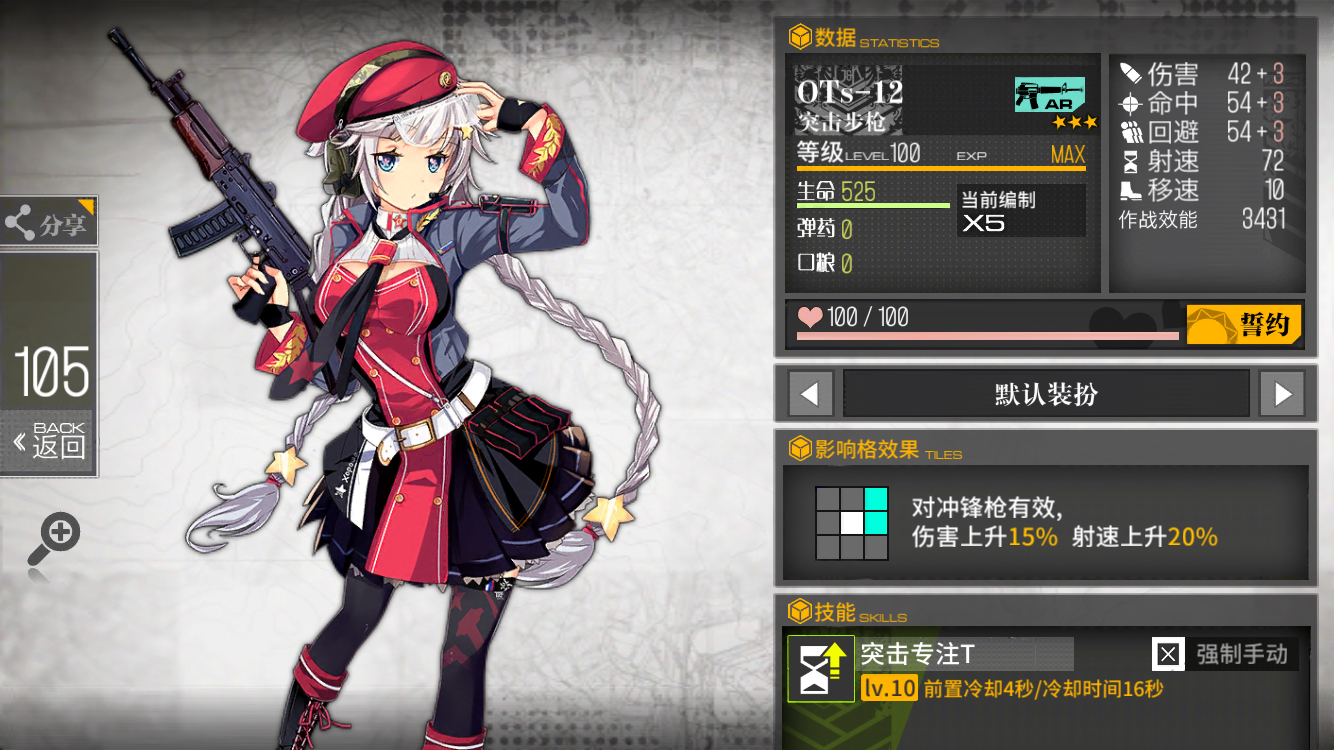Click the left arrow to change costume
This screenshot has height=750, width=1334.
[810, 393]
